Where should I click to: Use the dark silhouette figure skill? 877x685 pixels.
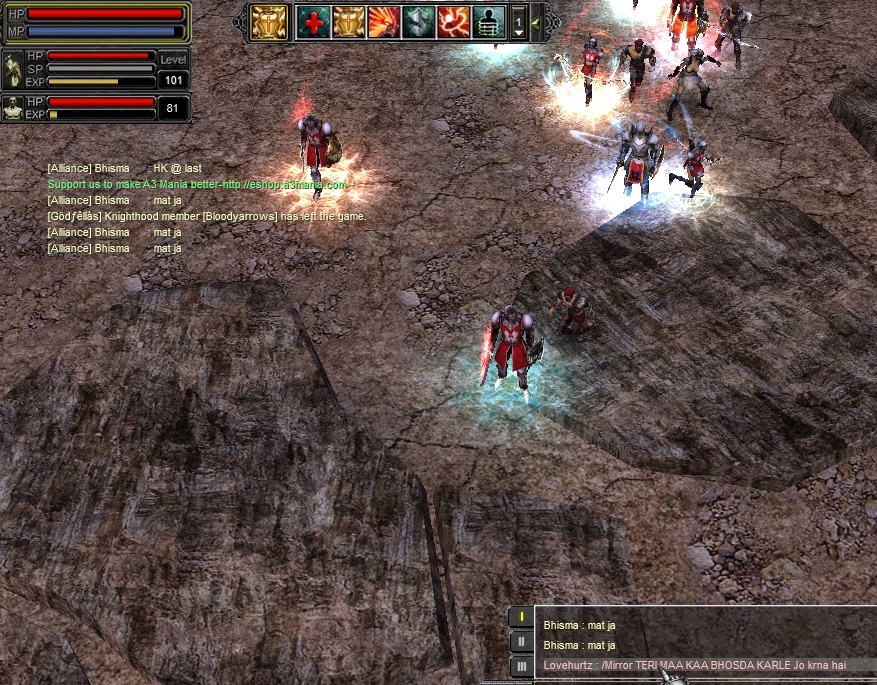(x=488, y=21)
